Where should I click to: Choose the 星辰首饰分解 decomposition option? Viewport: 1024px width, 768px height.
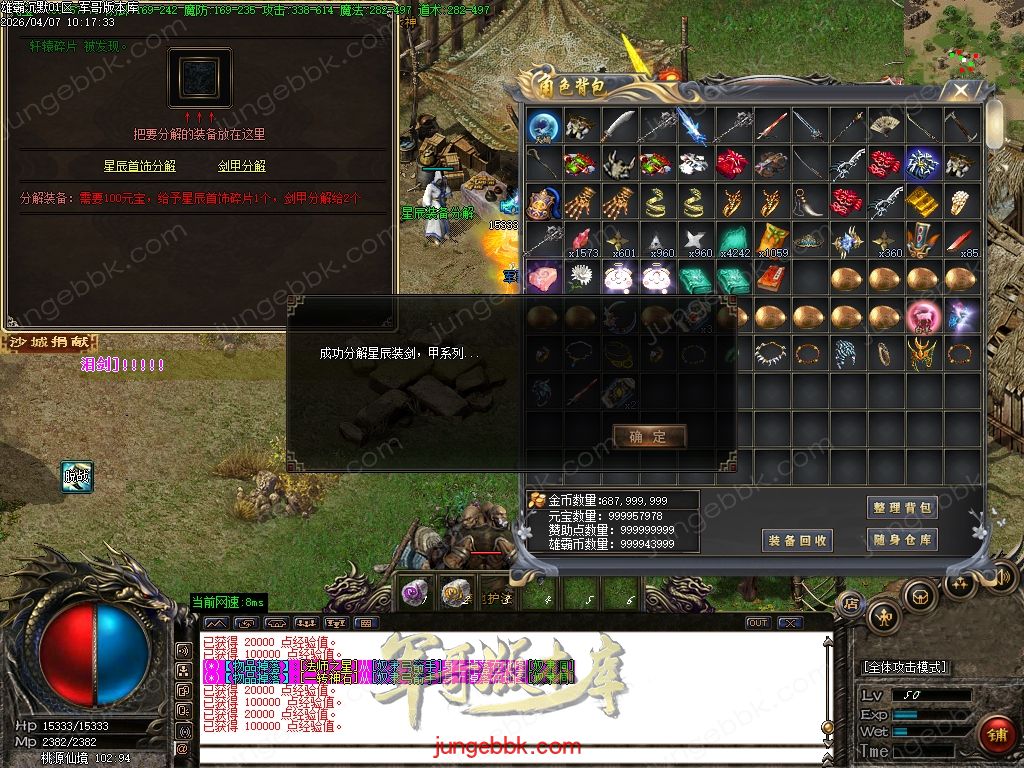point(139,166)
